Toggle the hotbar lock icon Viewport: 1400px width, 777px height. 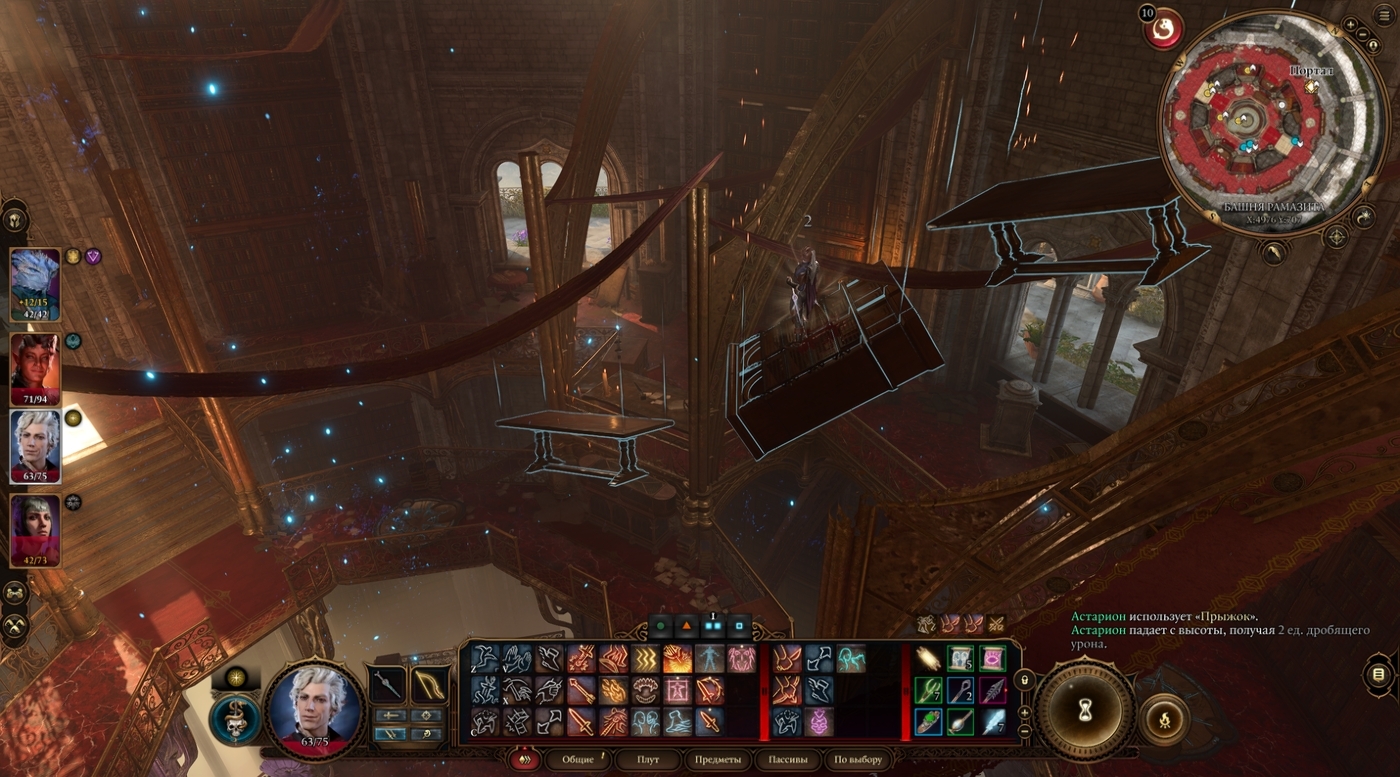(x=1024, y=680)
